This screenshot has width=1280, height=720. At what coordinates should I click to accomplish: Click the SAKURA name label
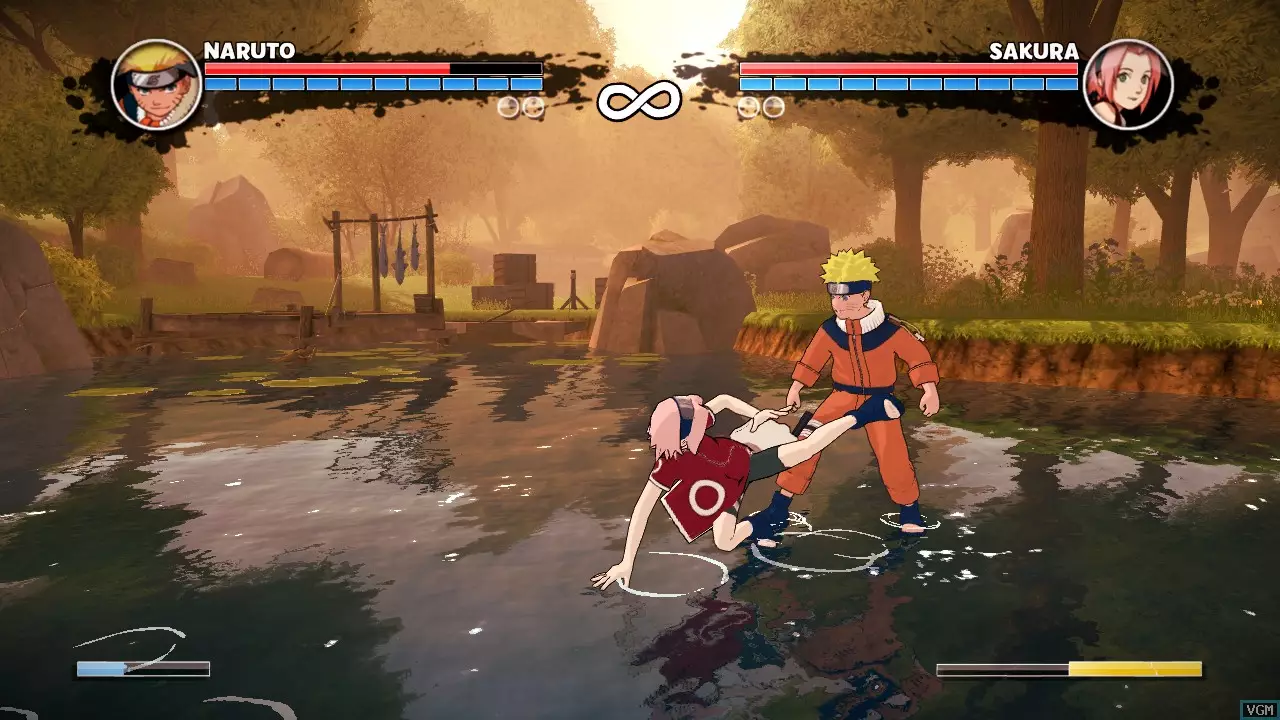click(x=1036, y=48)
